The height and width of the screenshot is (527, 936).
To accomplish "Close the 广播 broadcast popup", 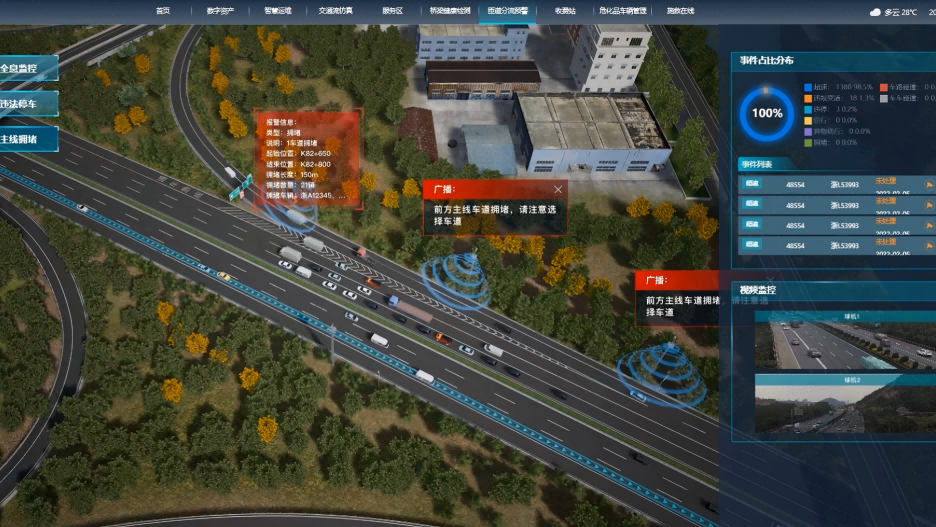I will pos(558,189).
